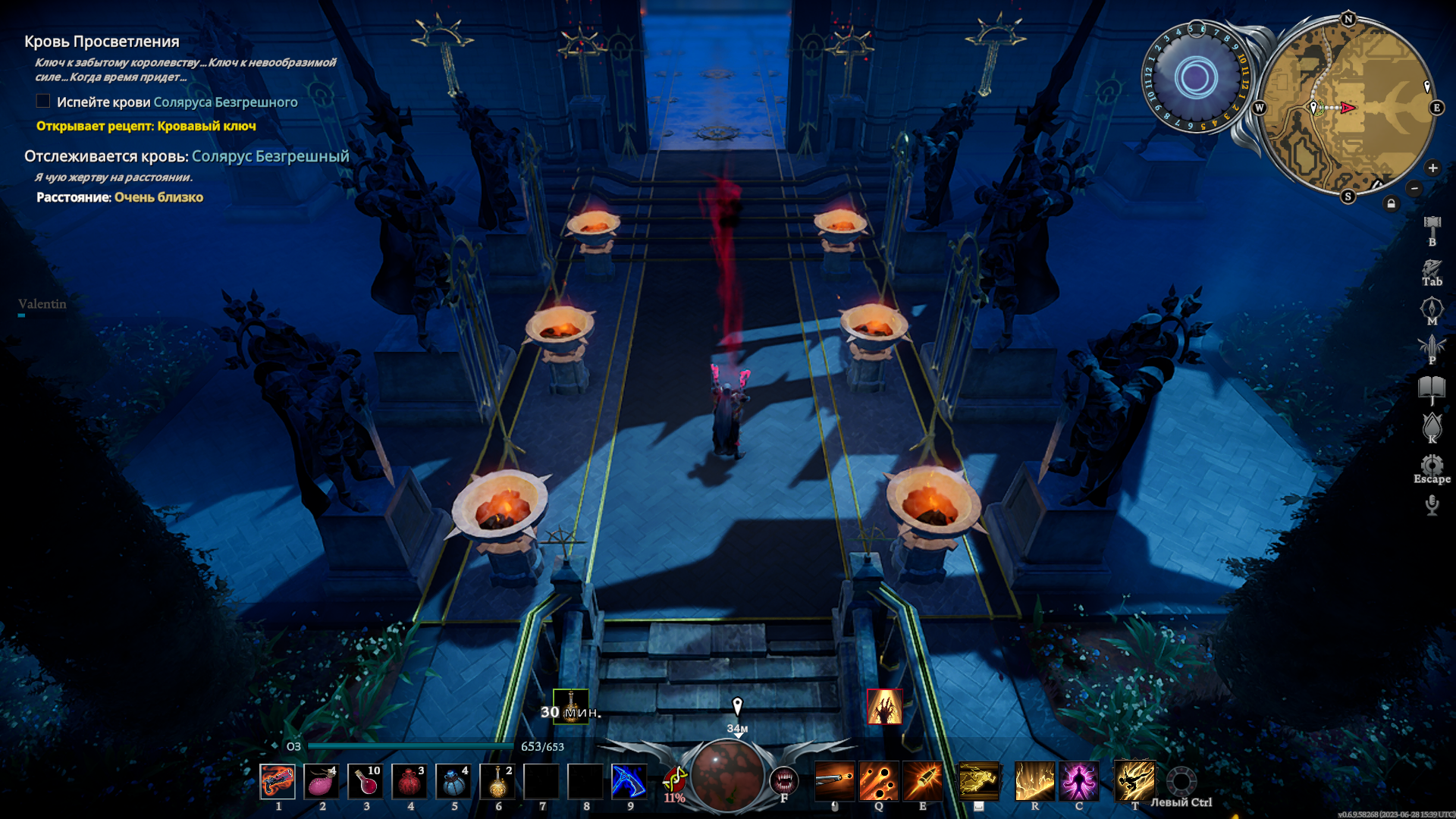1456x819 pixels.
Task: Trigger the golden leaping figure ultimate ability
Action: click(1134, 781)
